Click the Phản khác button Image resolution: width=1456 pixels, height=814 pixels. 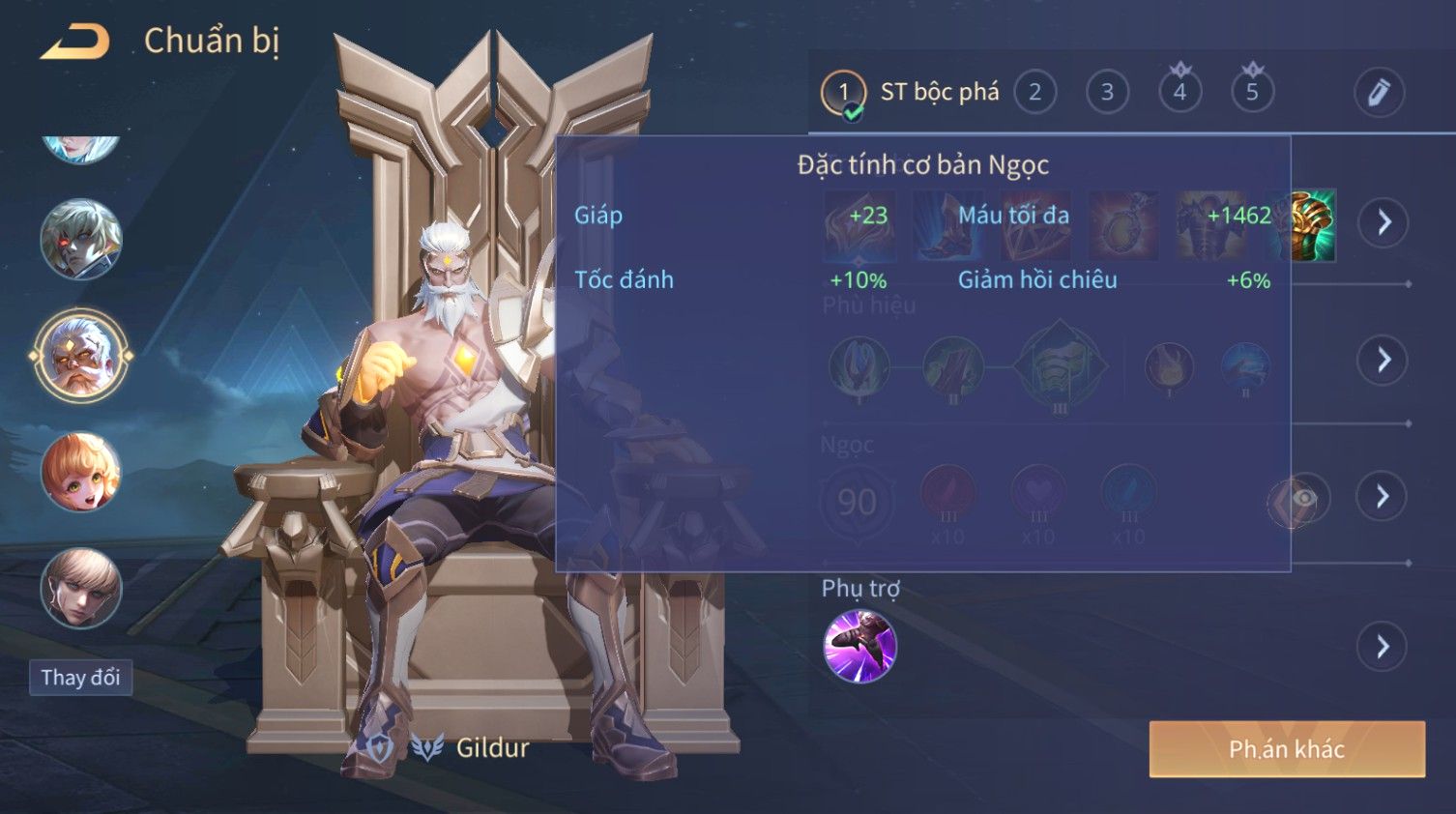pos(1286,749)
